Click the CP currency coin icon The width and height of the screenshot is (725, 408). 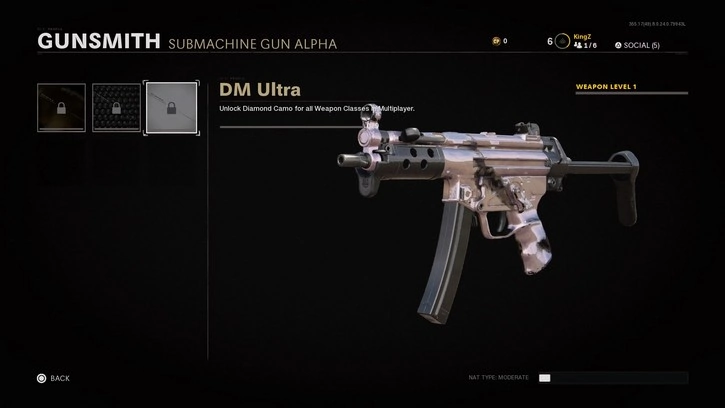496,41
